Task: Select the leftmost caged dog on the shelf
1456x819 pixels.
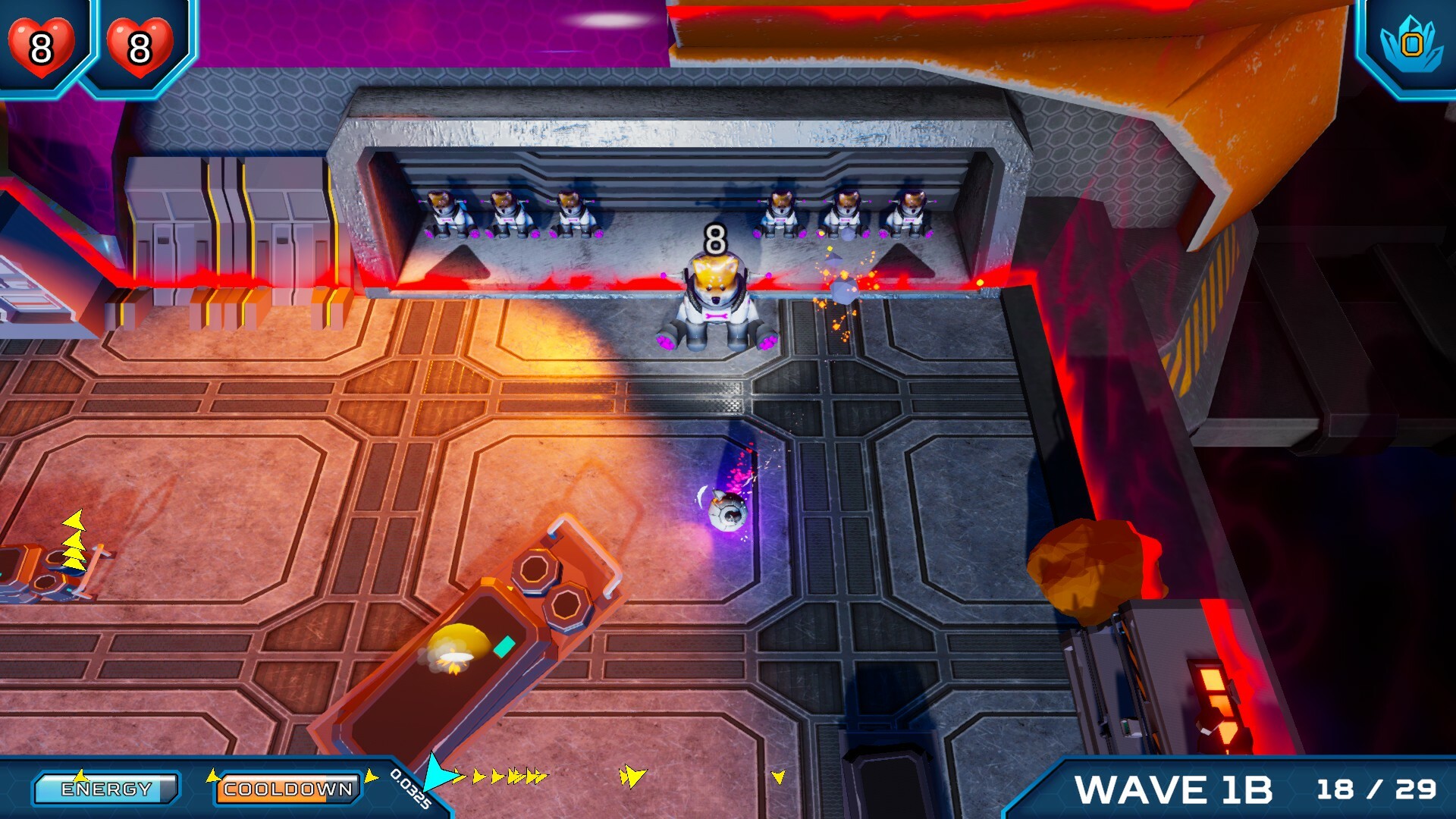Action: tap(443, 212)
